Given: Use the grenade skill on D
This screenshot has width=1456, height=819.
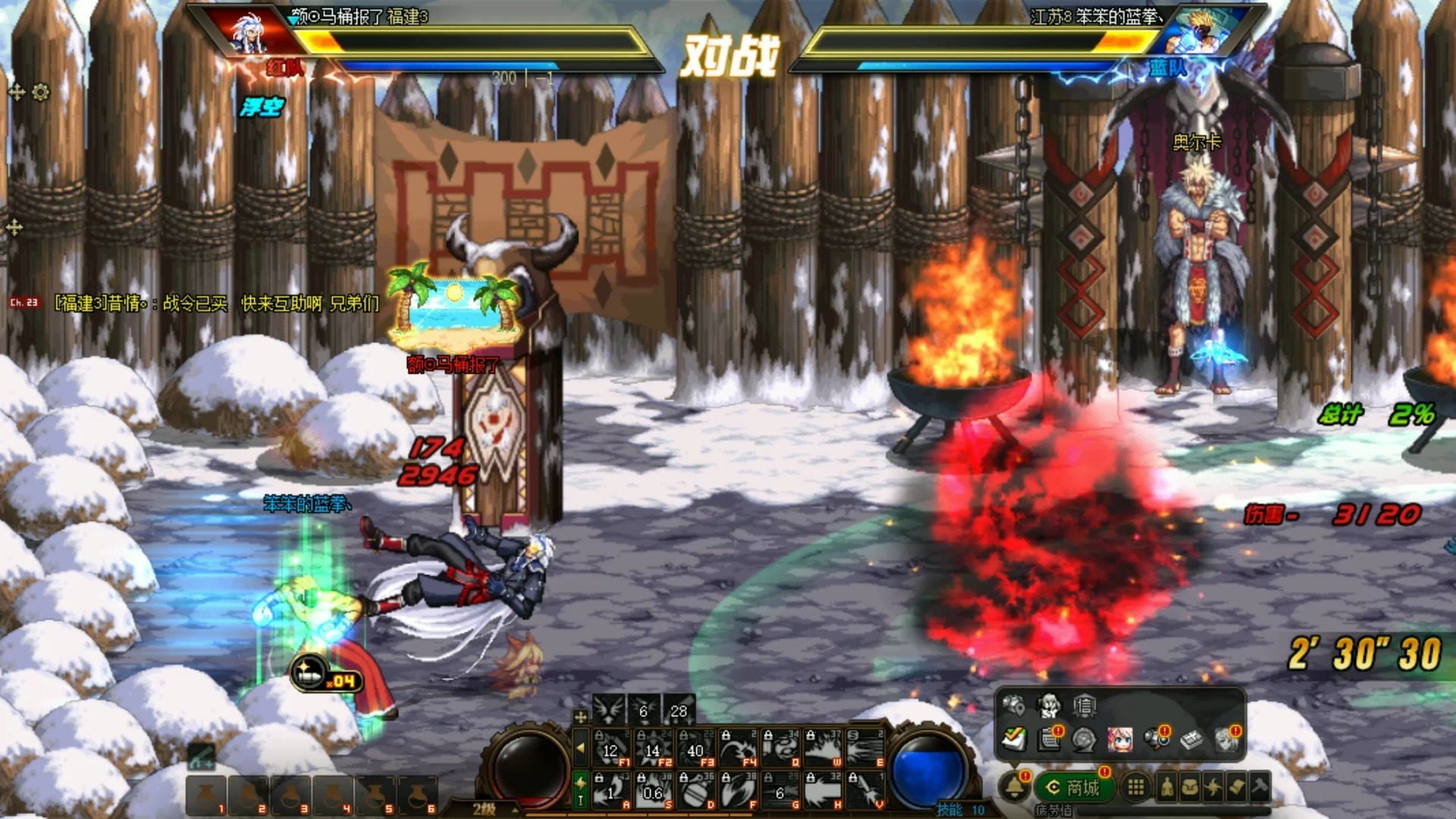Looking at the screenshot, I should [x=695, y=791].
